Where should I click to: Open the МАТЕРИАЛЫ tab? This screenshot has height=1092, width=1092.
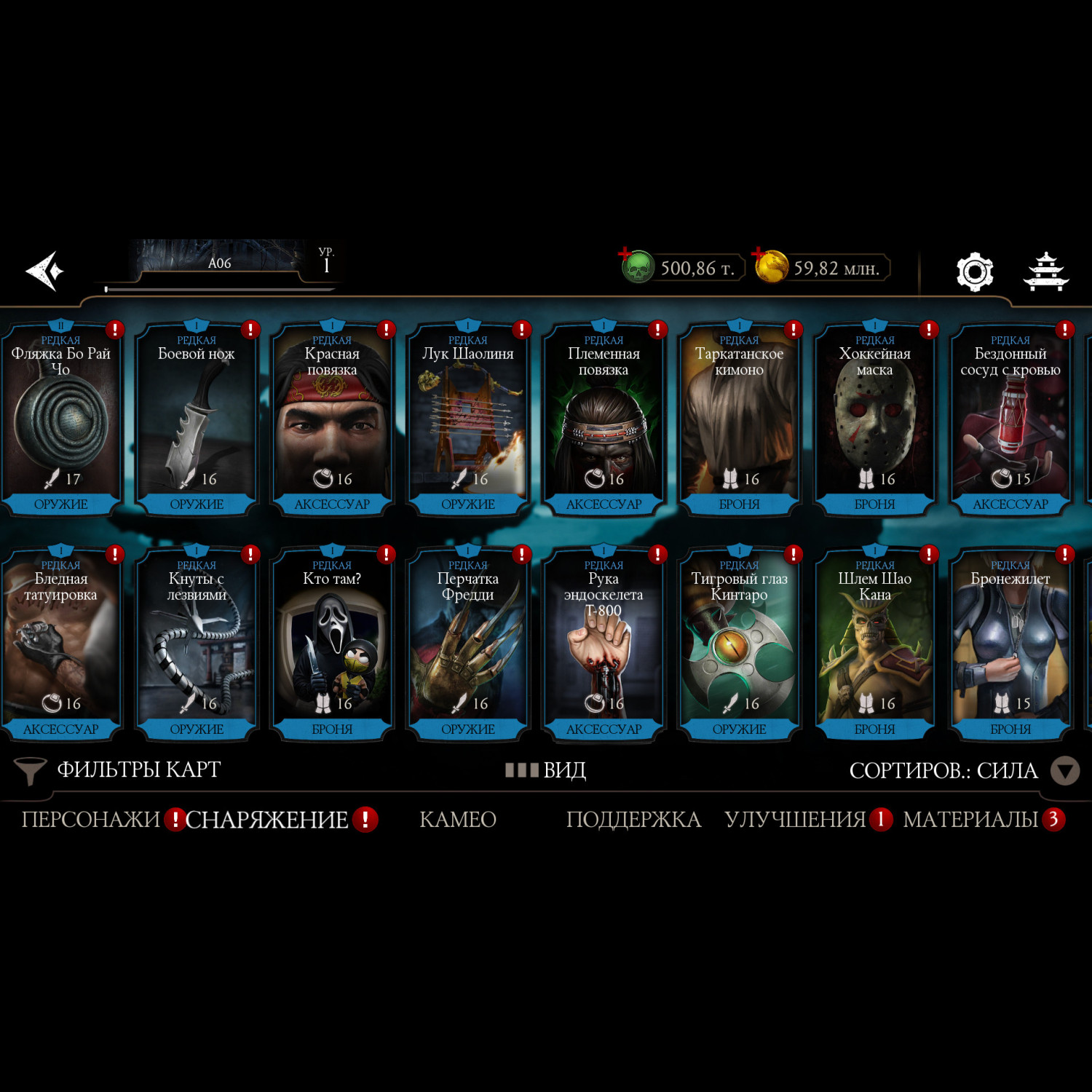970,820
